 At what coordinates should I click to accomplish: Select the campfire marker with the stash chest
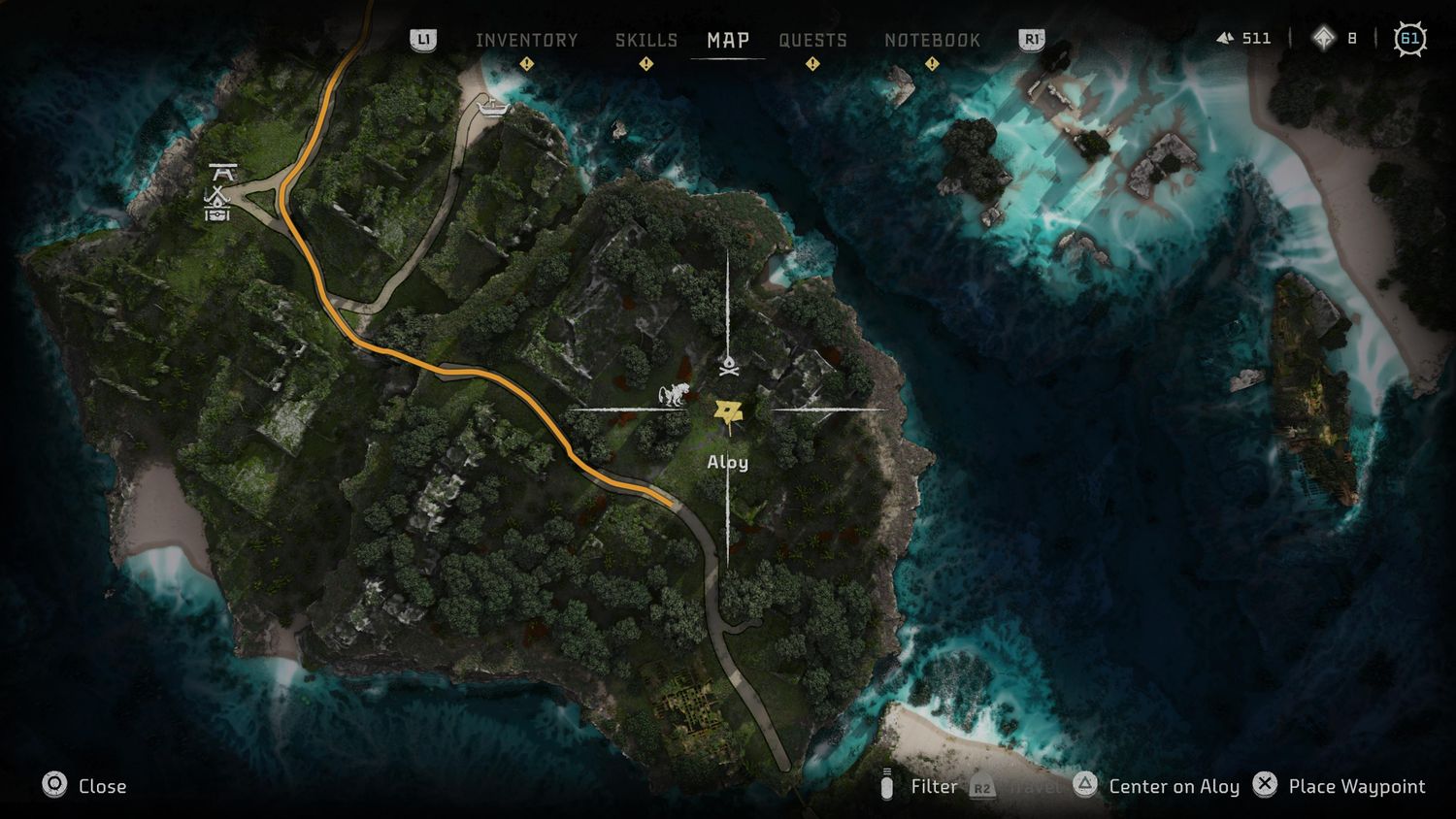(x=218, y=205)
